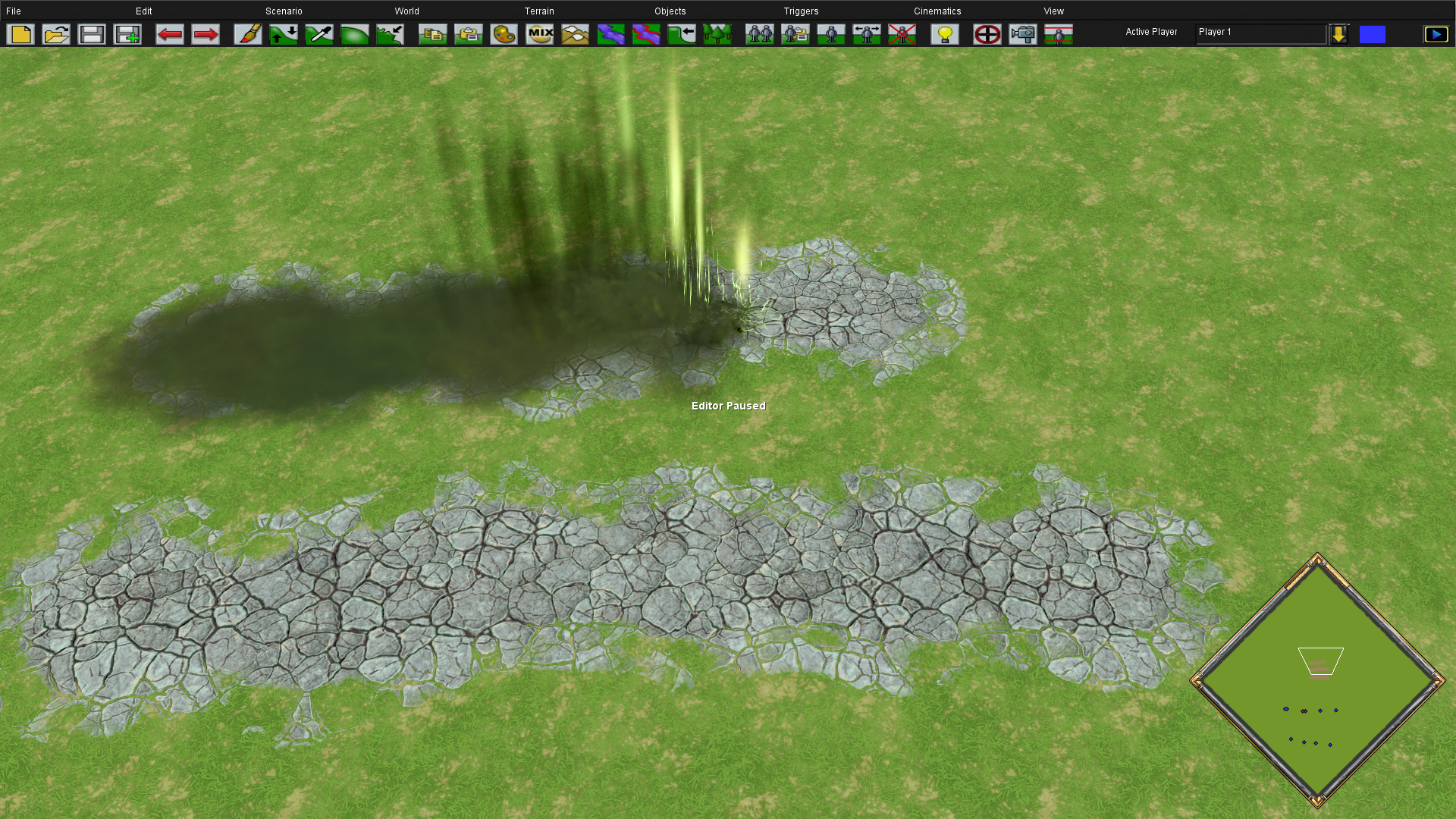Open the Scenario menu
1456x819 pixels.
click(x=284, y=11)
